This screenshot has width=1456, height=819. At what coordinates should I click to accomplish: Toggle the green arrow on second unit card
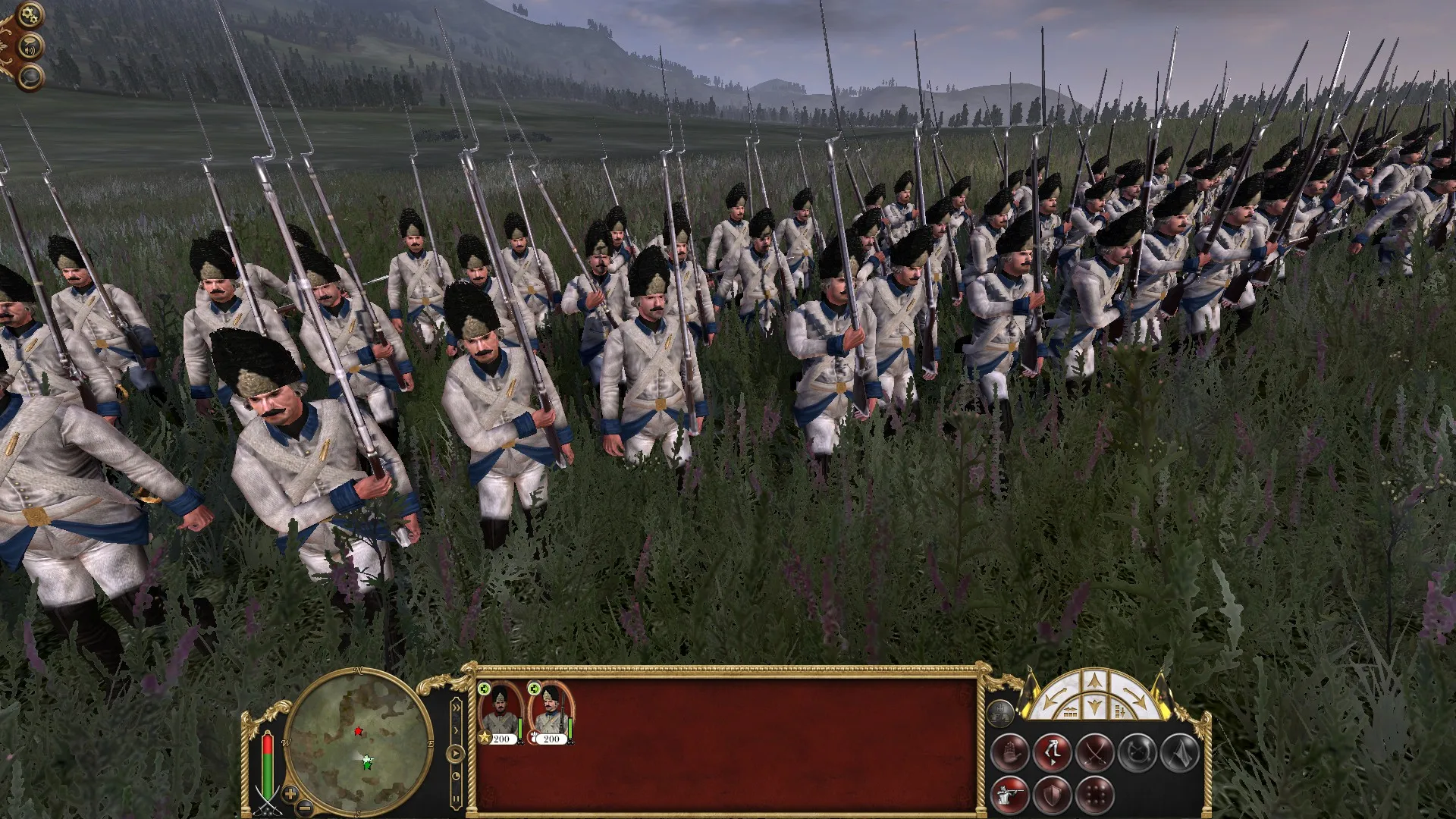click(x=533, y=689)
